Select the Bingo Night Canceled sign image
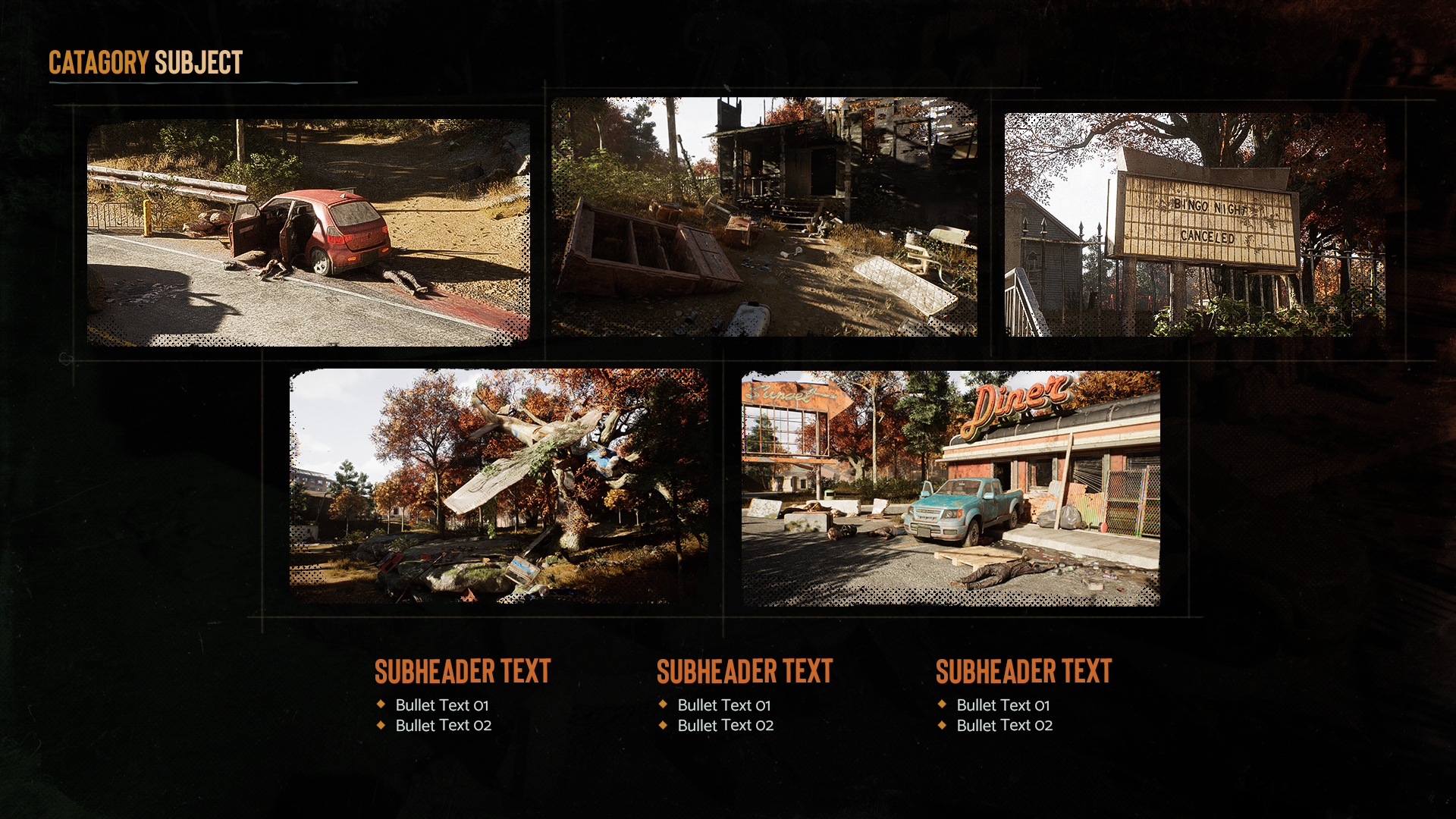The image size is (1456, 819). coord(1194,224)
